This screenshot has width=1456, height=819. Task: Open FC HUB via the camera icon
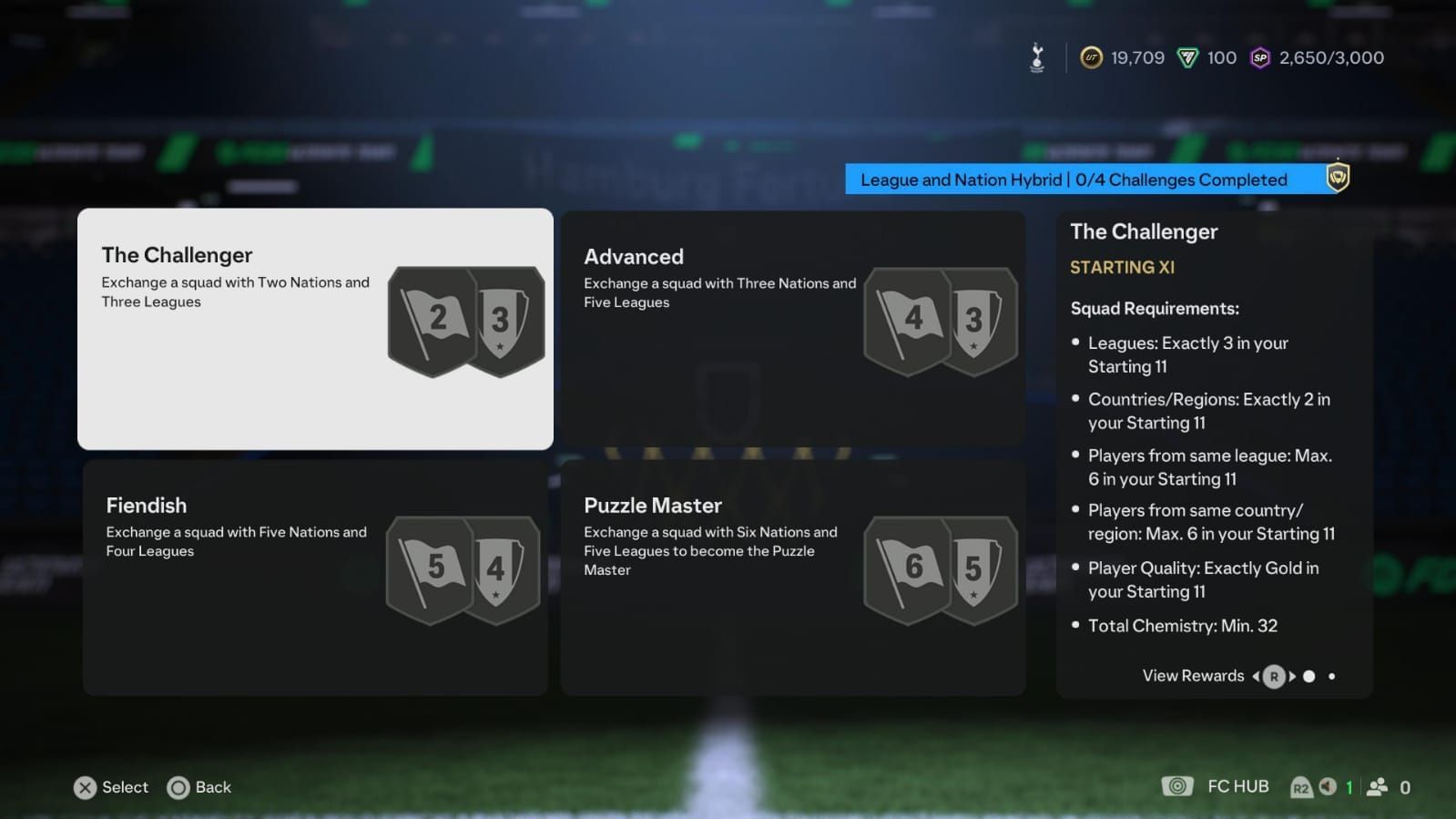click(1178, 785)
